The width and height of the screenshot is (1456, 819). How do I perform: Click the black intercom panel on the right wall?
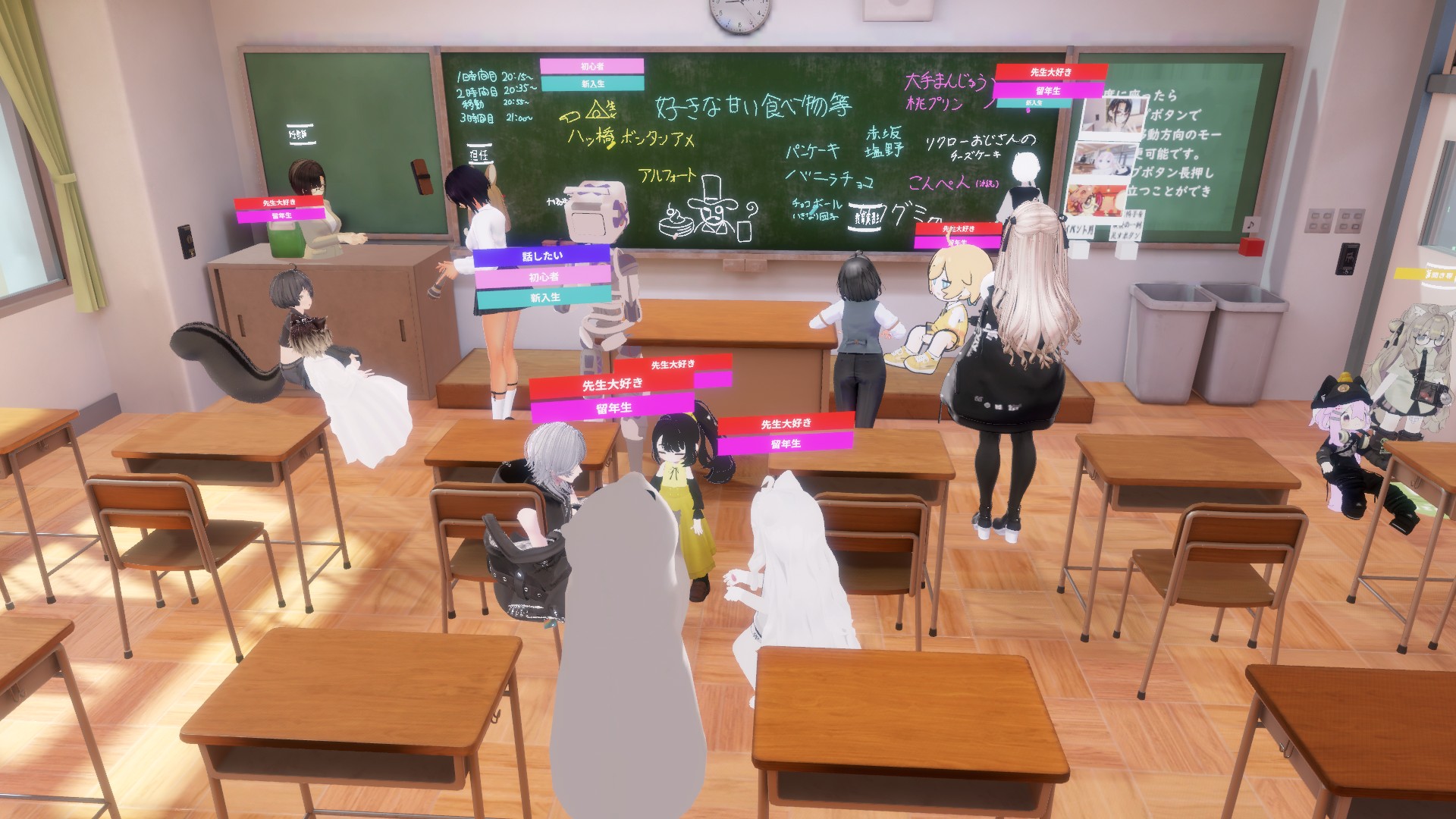(x=1348, y=259)
